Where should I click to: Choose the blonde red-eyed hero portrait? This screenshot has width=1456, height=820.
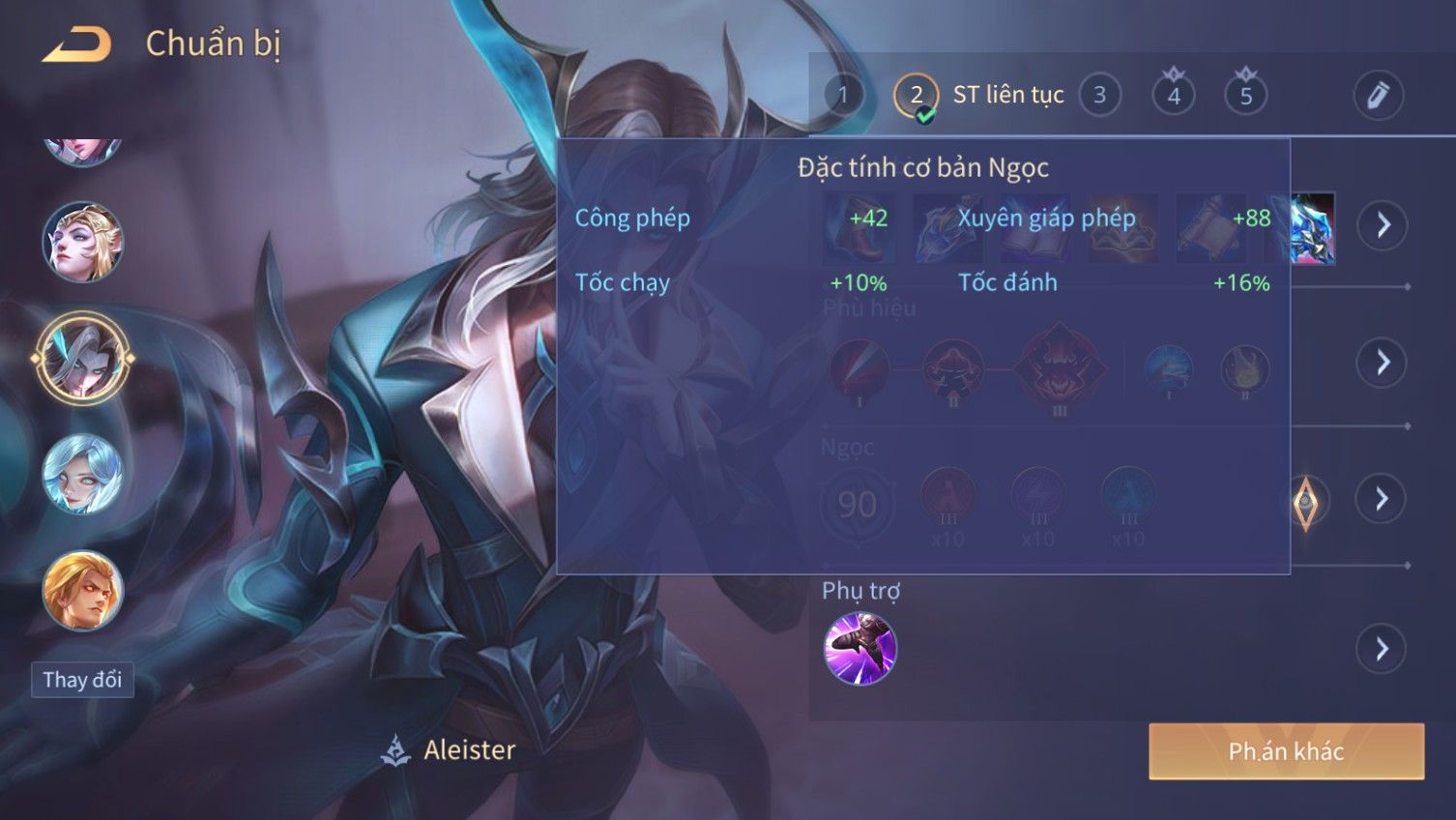82,590
